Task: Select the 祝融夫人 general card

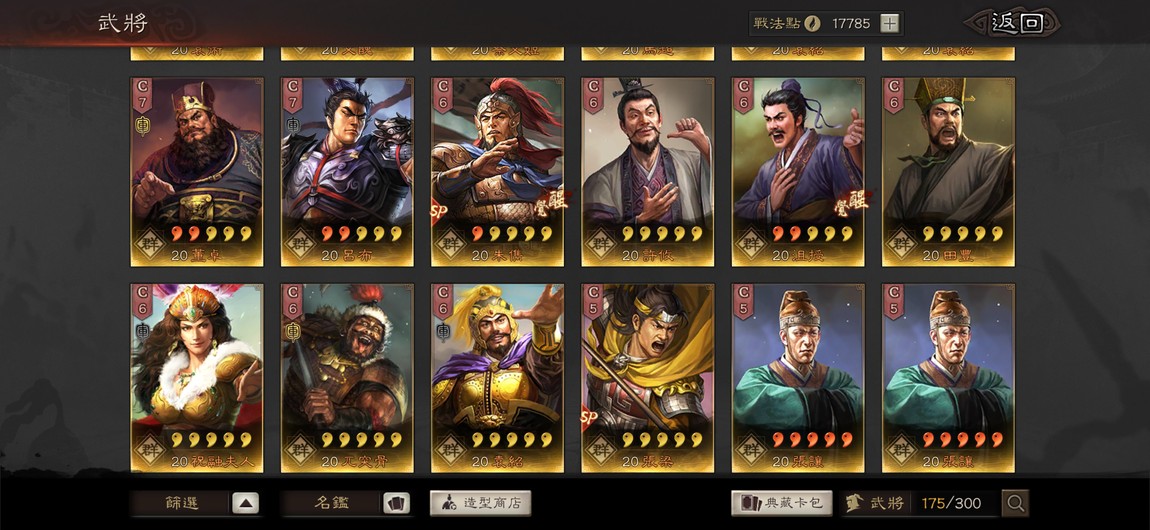Action: [197, 377]
